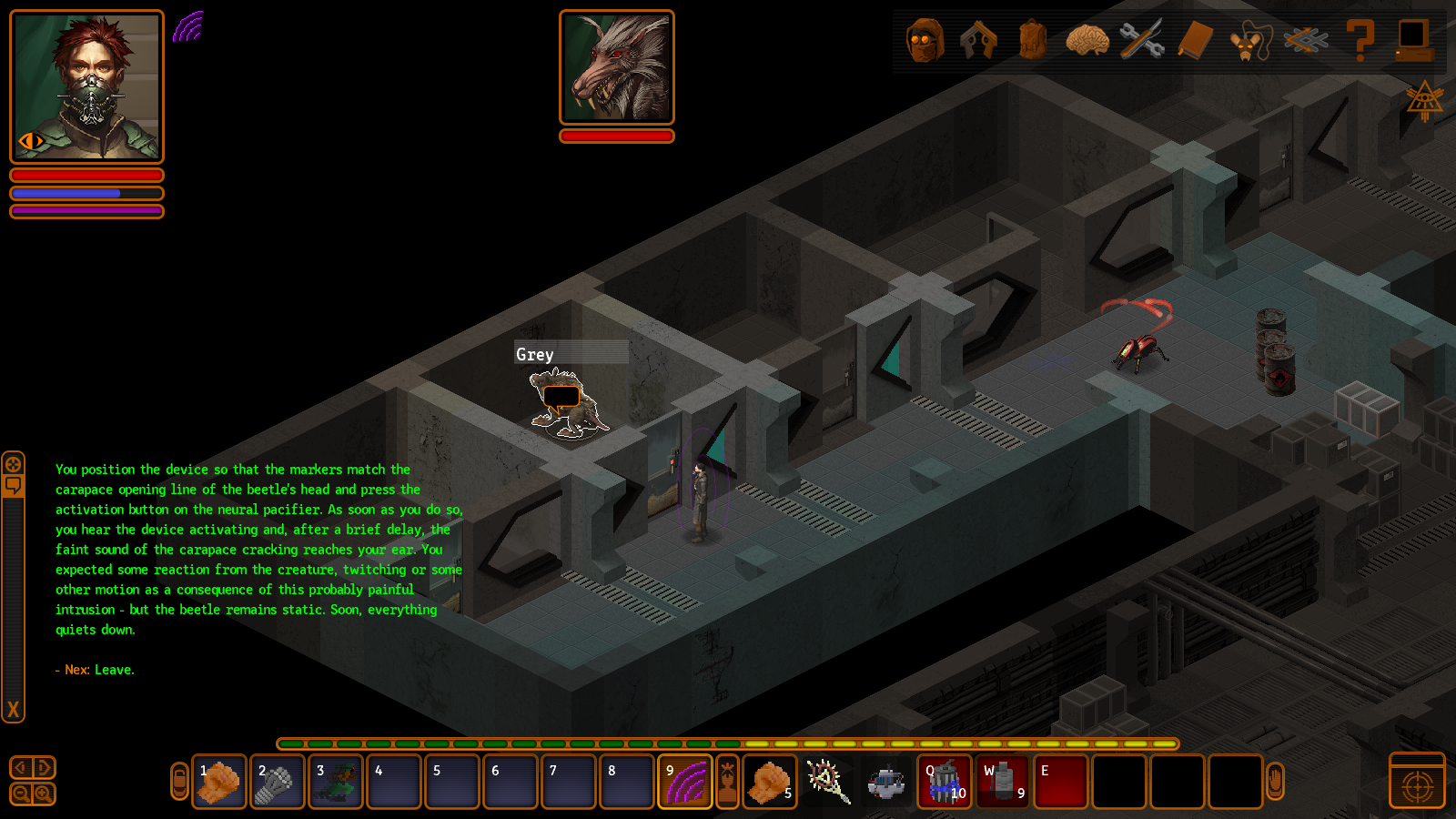Close the dialogue panel with the X button
Viewport: 1456px width, 819px height.
[13, 710]
